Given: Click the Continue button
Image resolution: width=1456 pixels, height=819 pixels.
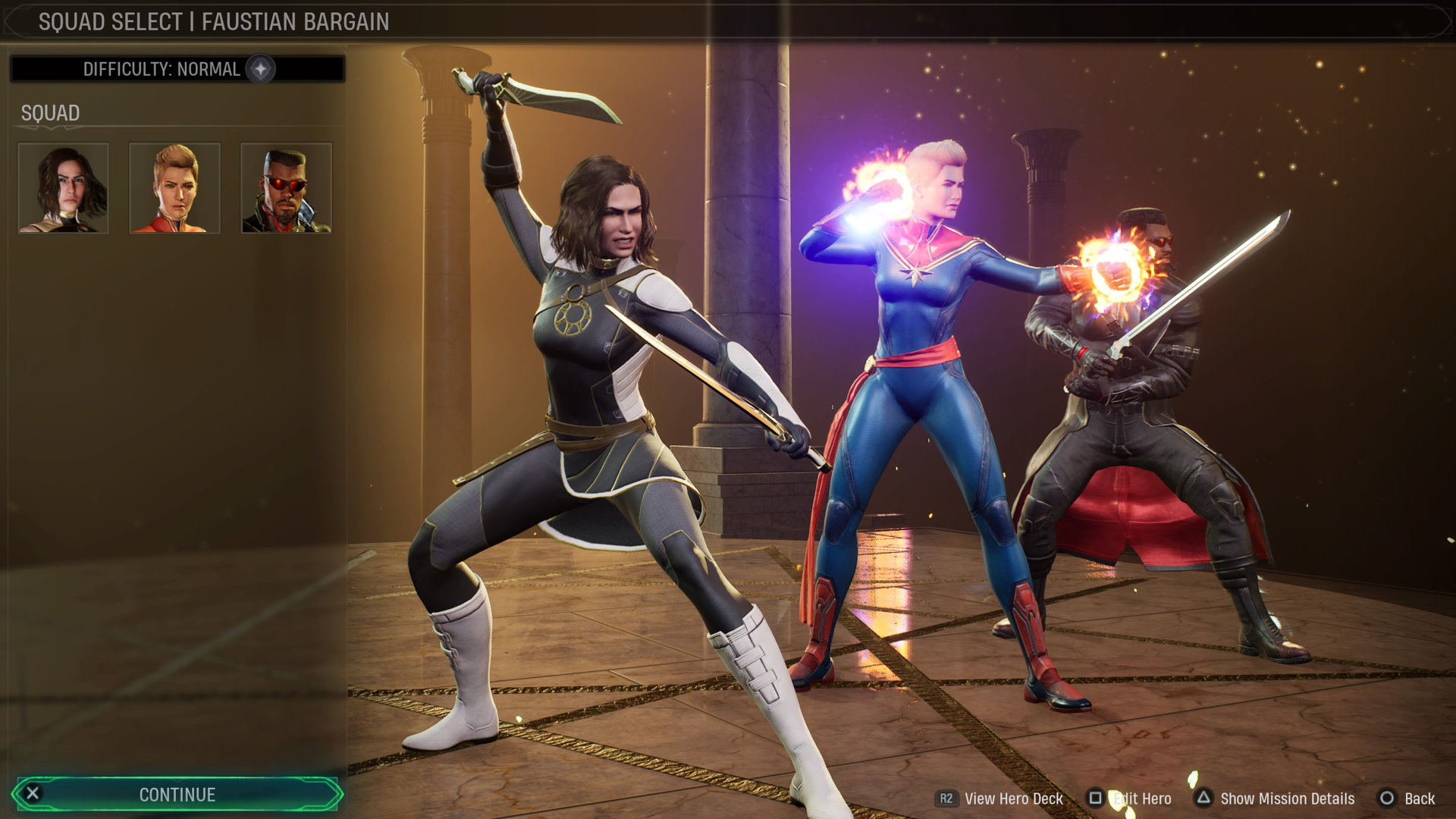Looking at the screenshot, I should click(177, 794).
